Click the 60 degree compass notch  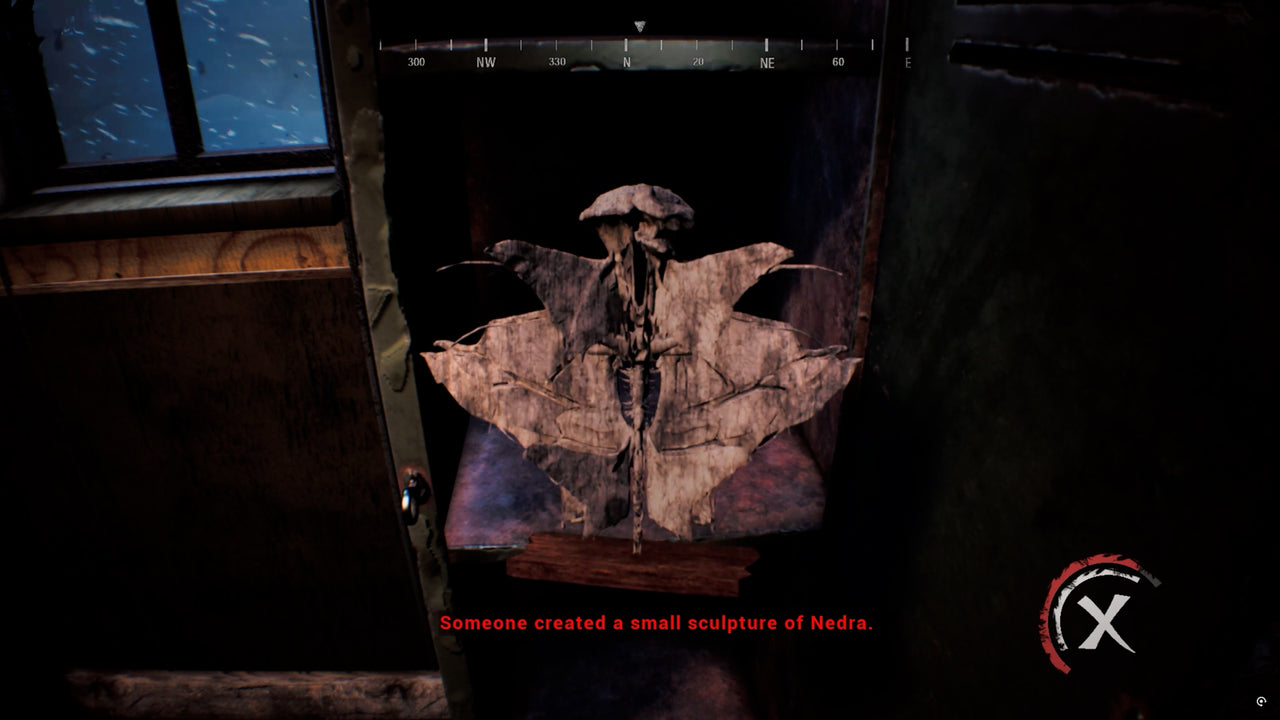(838, 59)
